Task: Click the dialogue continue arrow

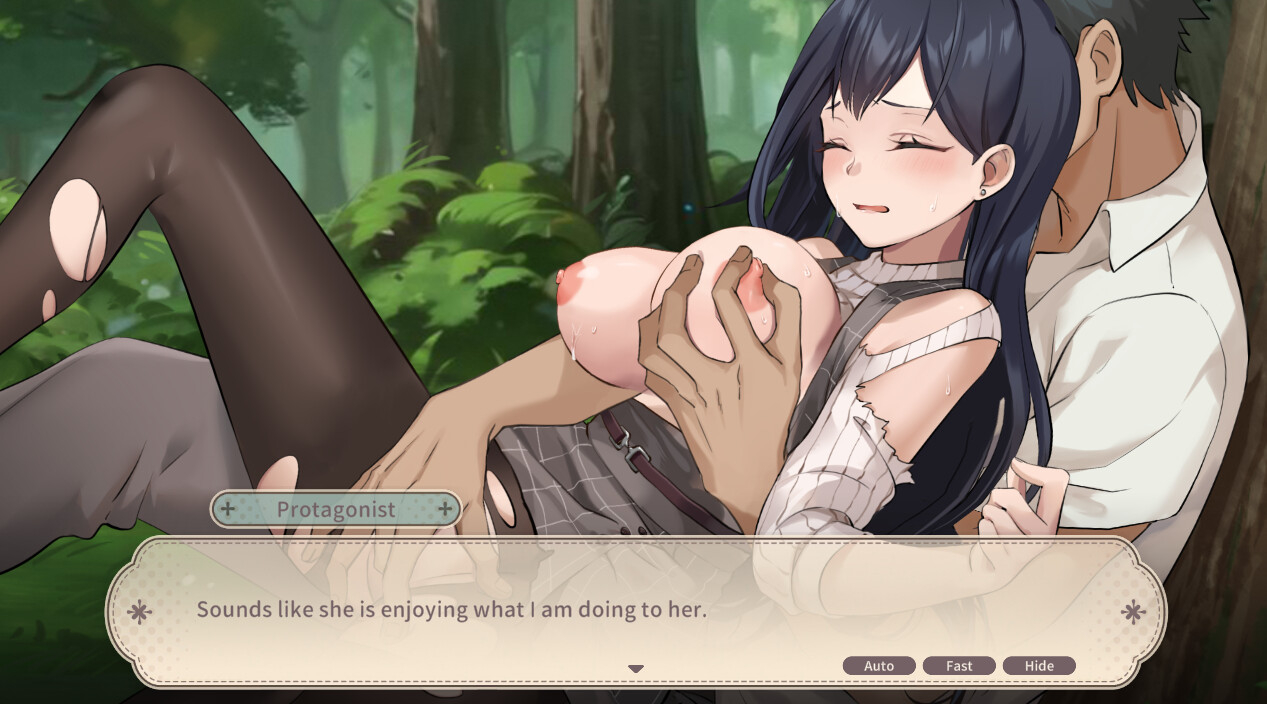Action: tap(635, 669)
